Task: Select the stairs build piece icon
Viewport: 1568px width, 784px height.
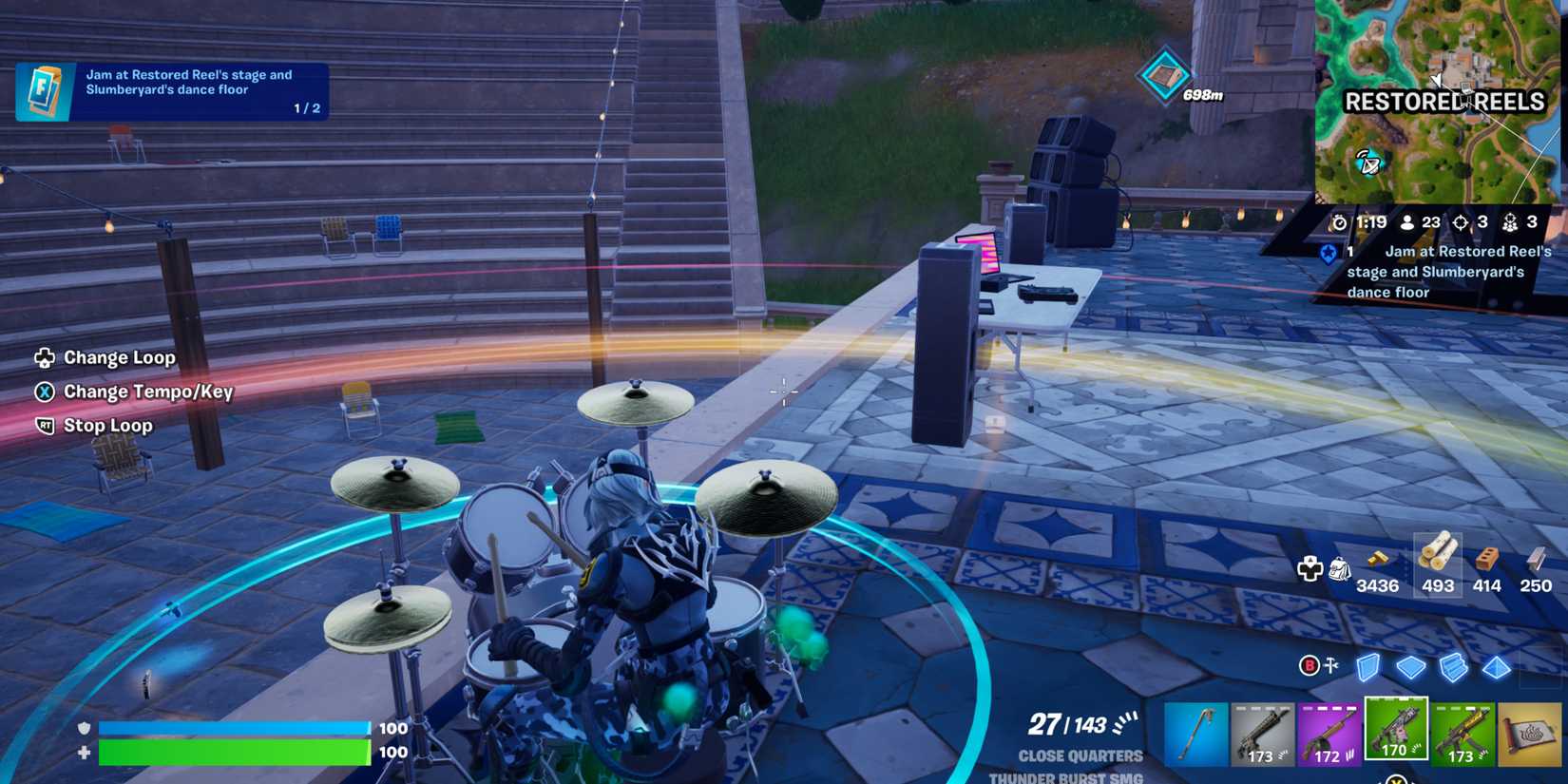Action: click(x=1452, y=668)
